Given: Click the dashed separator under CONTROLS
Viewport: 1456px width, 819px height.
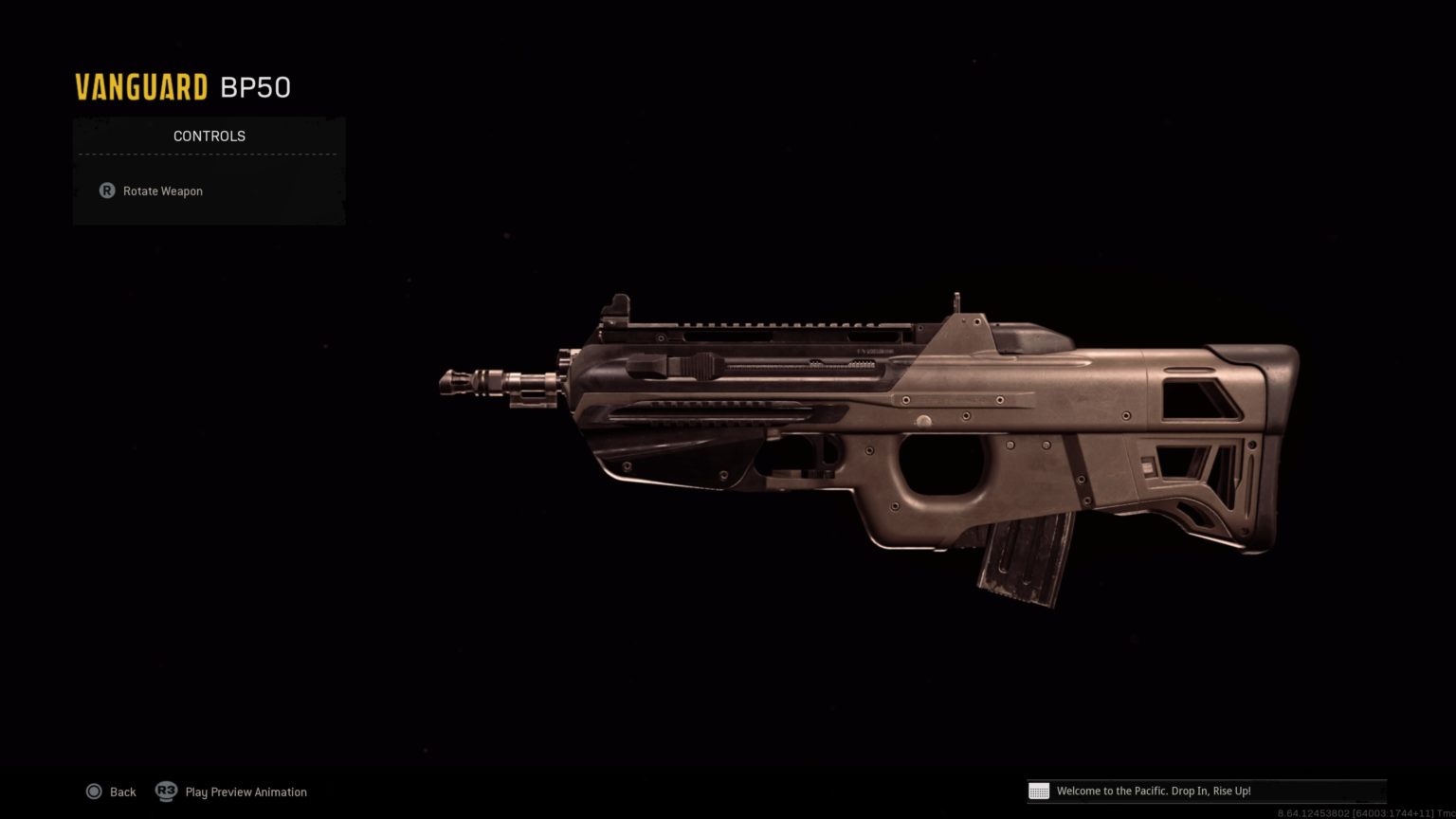Looking at the screenshot, I should point(209,155).
